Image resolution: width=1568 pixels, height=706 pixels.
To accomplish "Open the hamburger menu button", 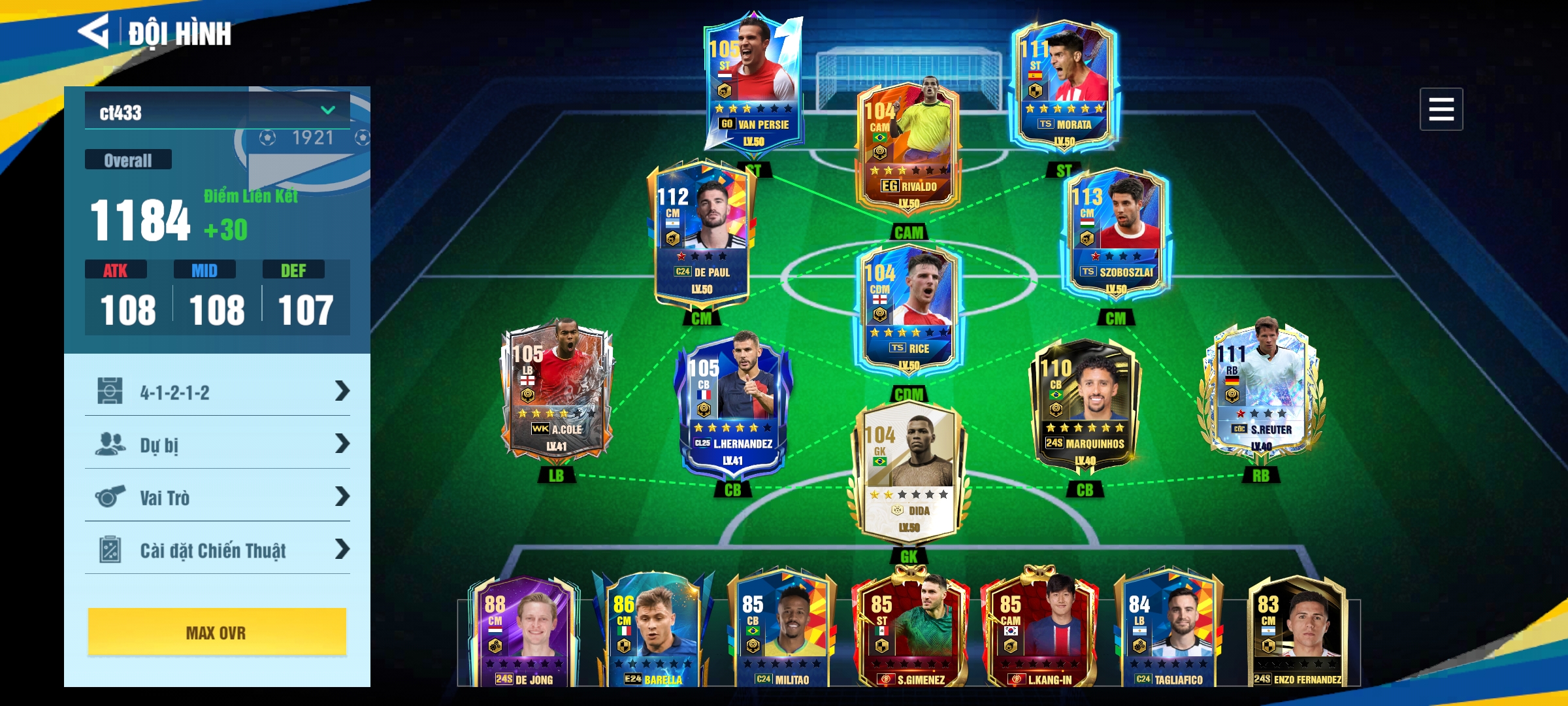I will click(1441, 109).
